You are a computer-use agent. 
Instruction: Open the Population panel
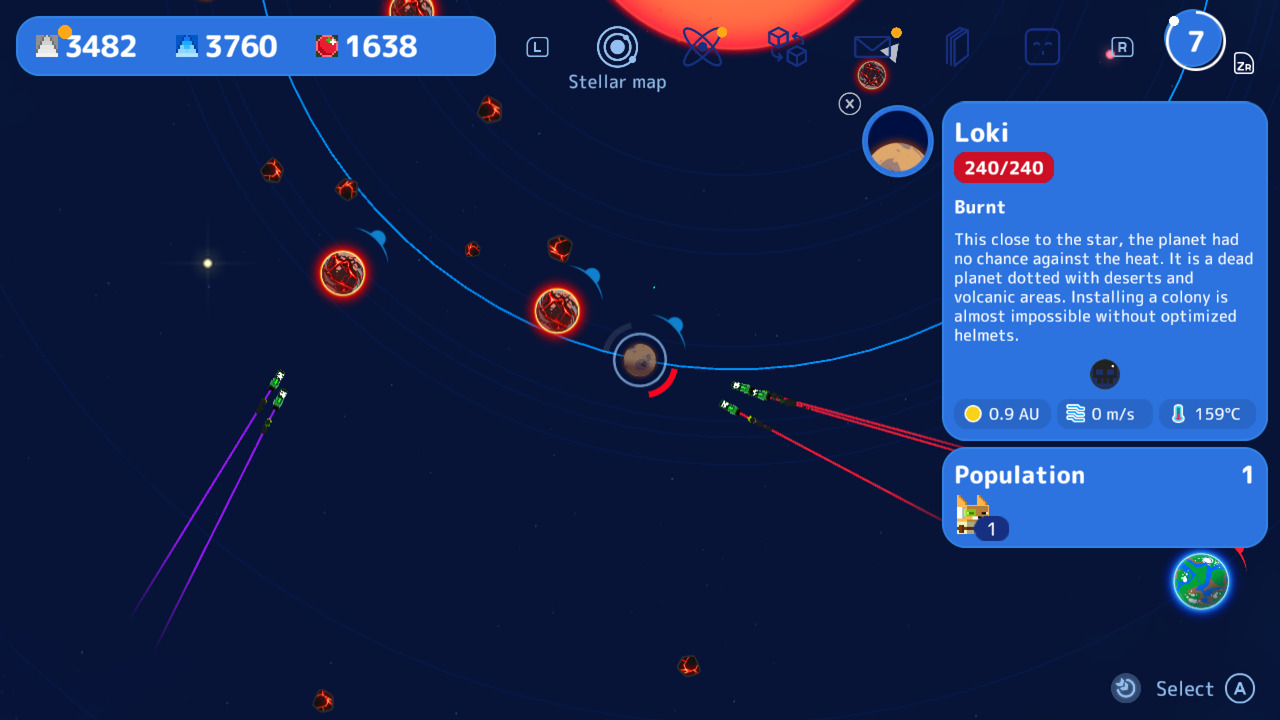pos(1019,475)
